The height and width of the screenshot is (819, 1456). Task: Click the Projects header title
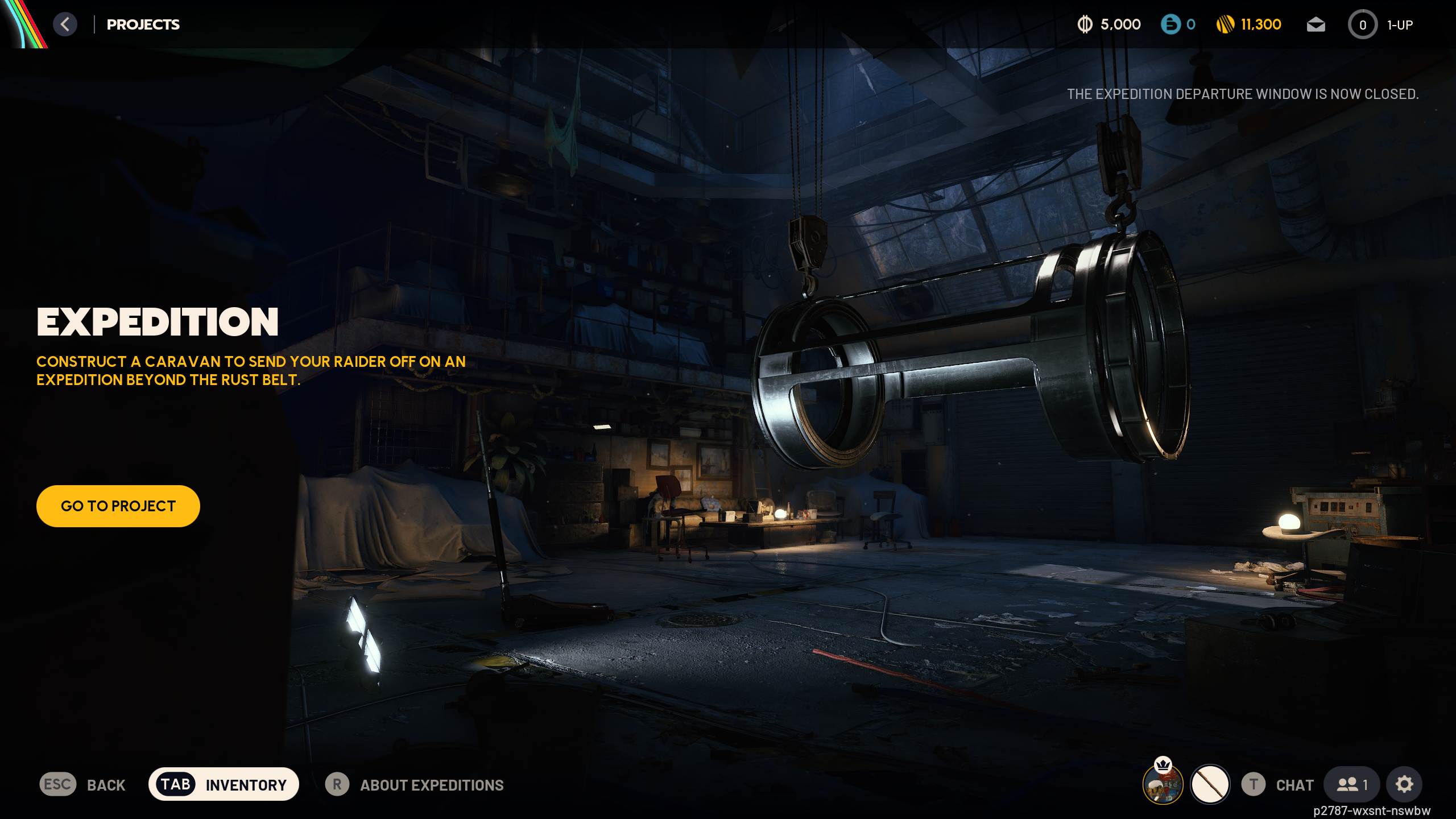click(143, 24)
